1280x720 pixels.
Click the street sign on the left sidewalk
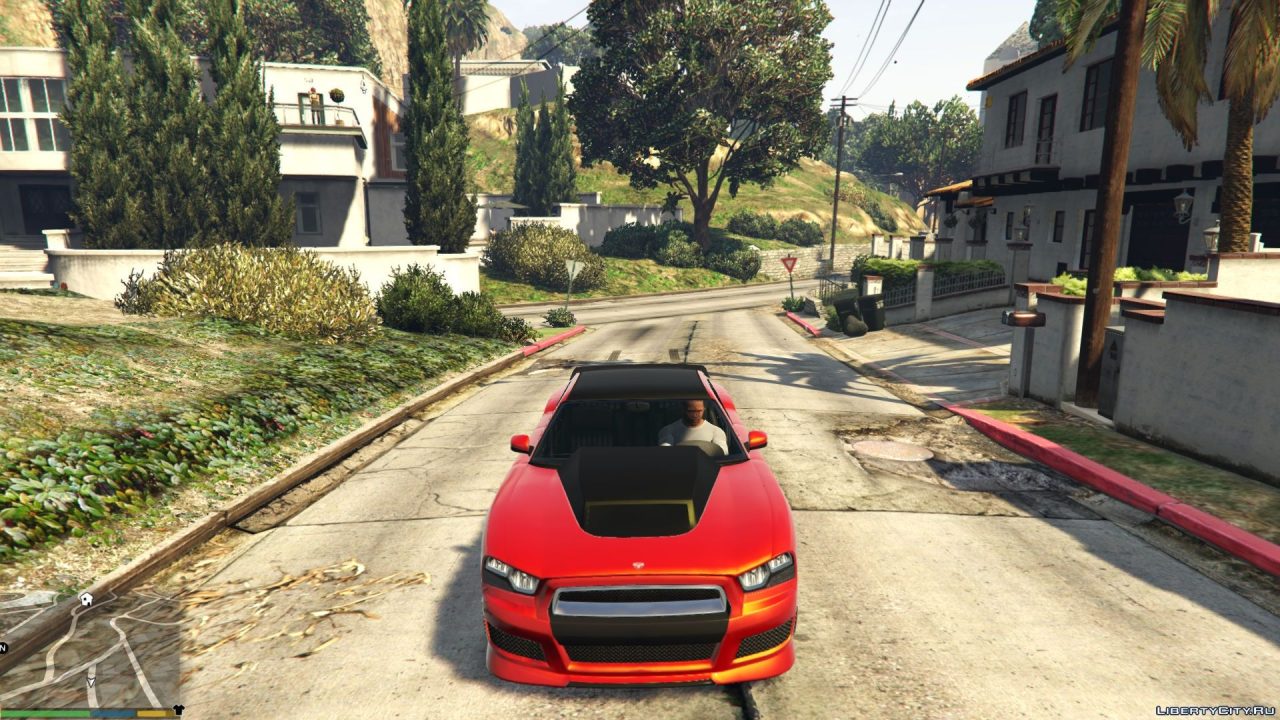(572, 268)
